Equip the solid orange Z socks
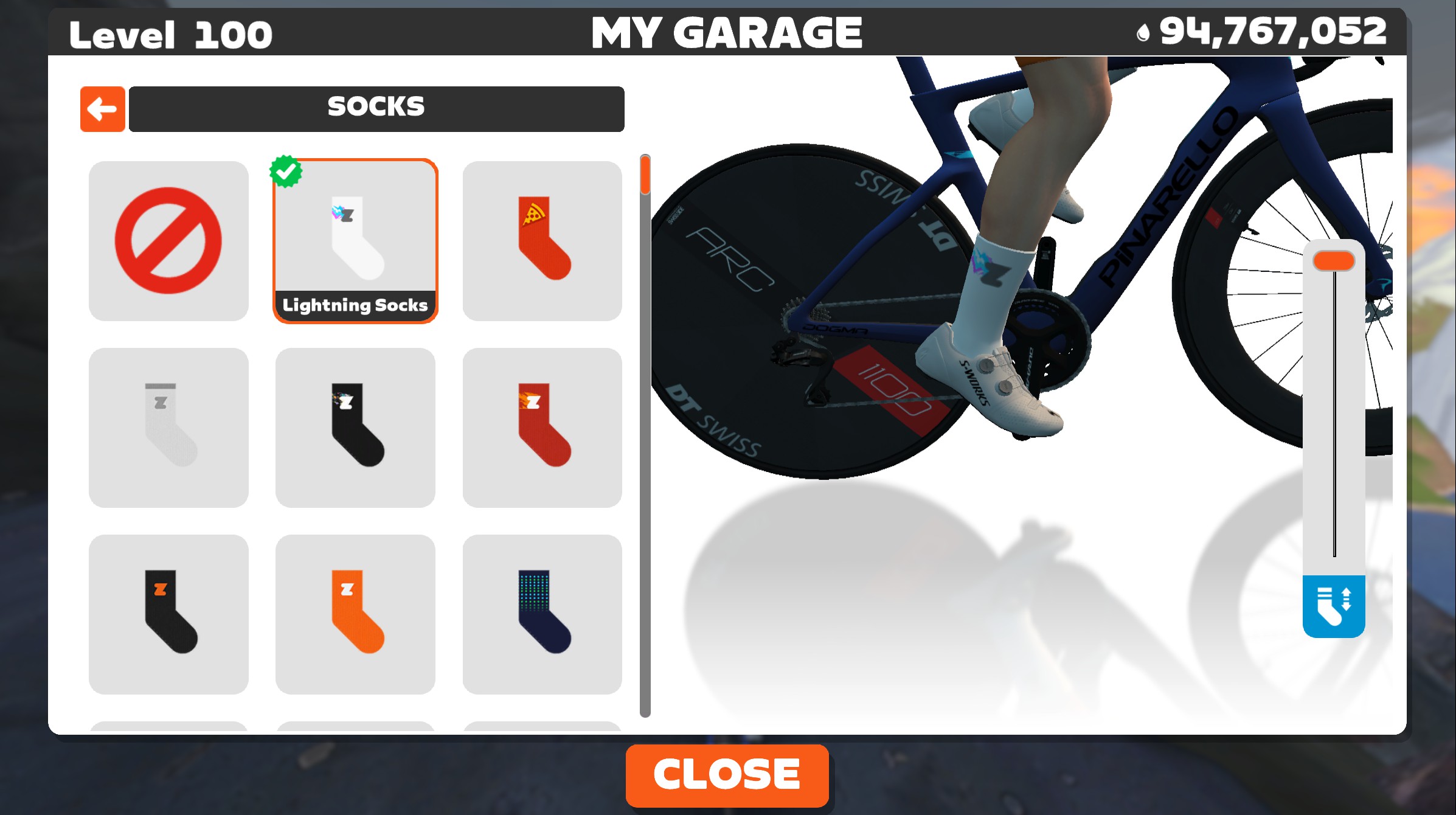Viewport: 1456px width, 815px height. (355, 614)
